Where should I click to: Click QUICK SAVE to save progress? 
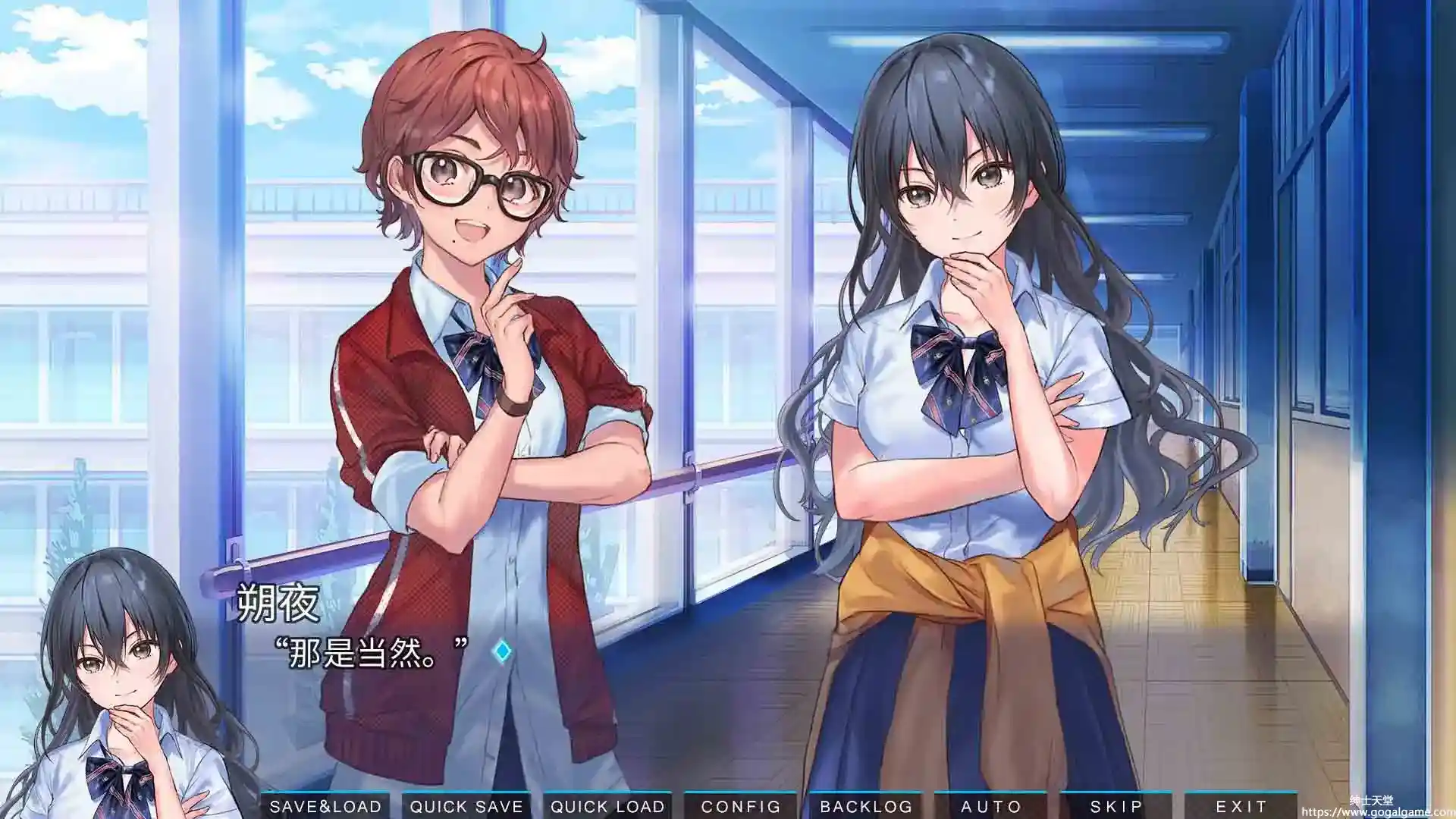point(466,806)
